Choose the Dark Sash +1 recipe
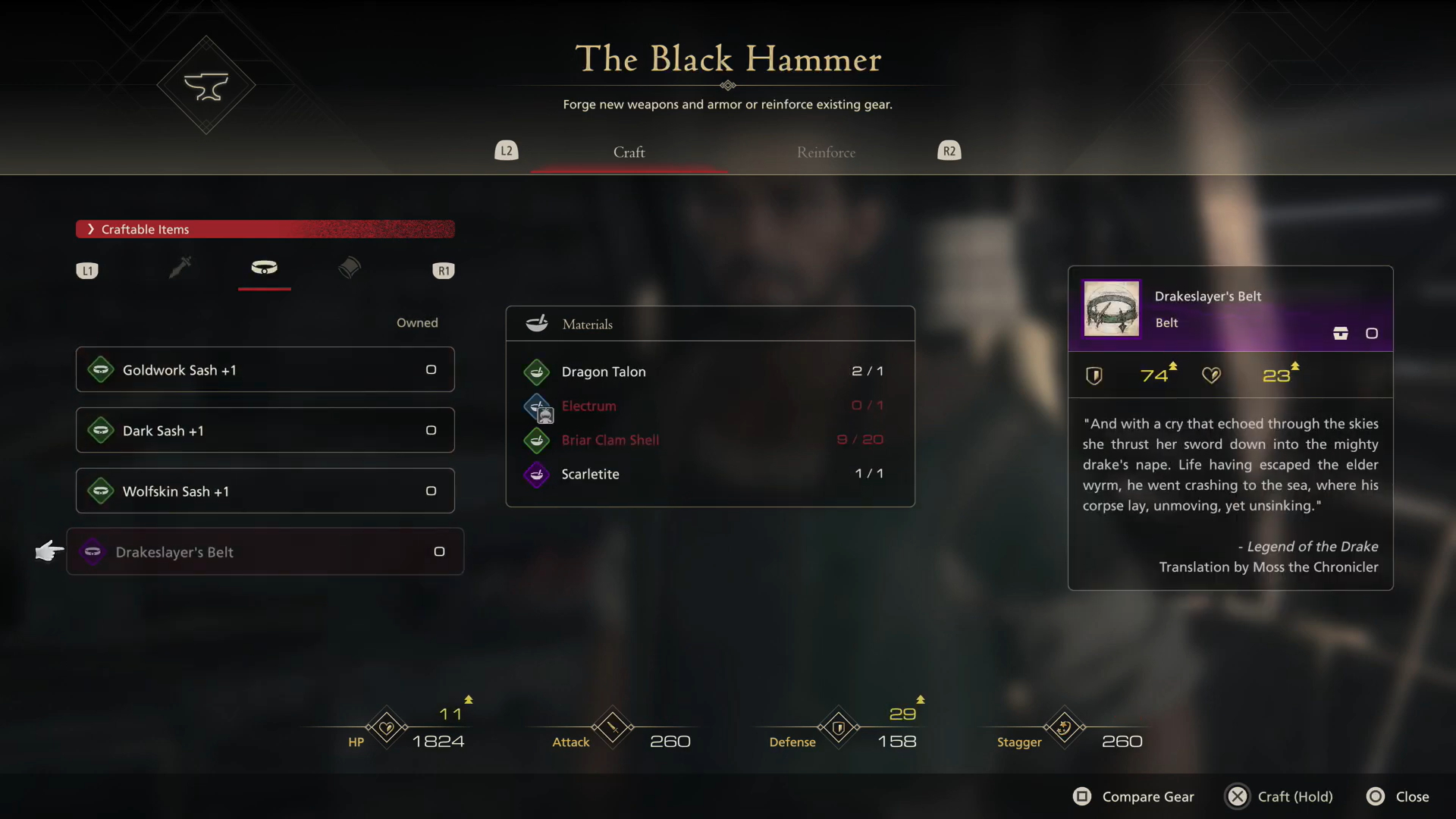1456x819 pixels. [265, 431]
